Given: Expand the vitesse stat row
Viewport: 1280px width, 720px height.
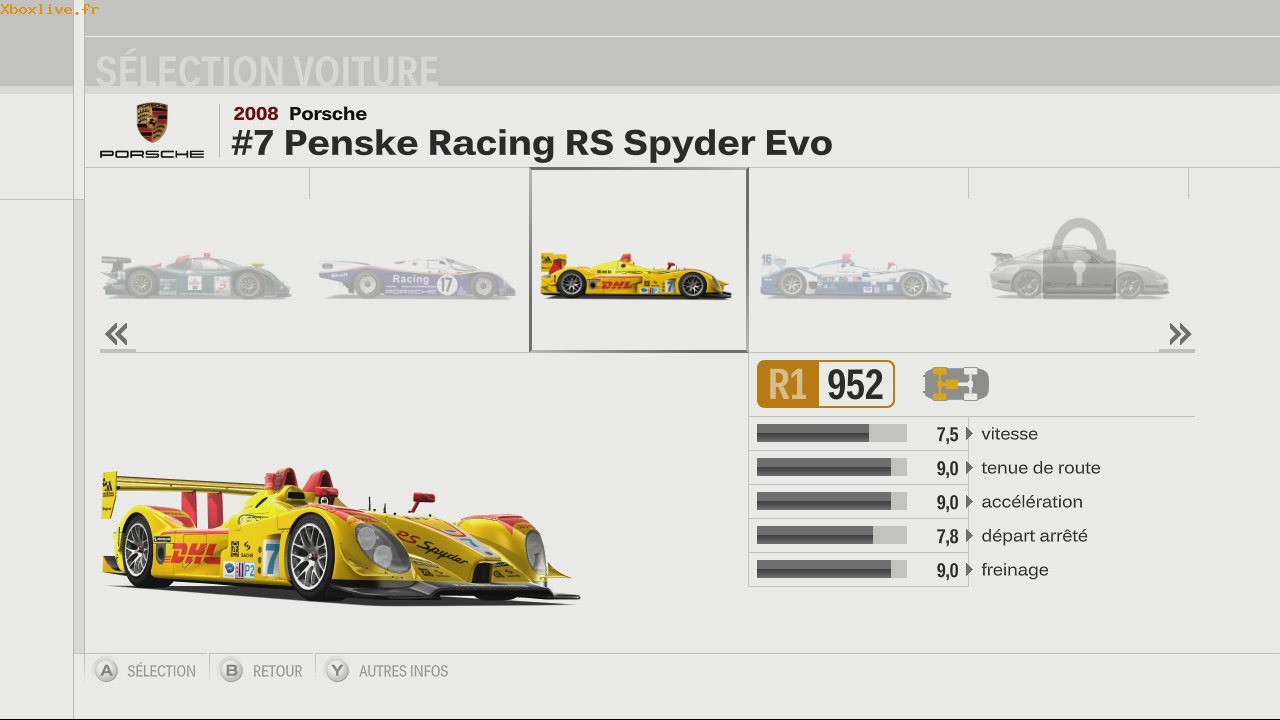Looking at the screenshot, I should click(1009, 434).
